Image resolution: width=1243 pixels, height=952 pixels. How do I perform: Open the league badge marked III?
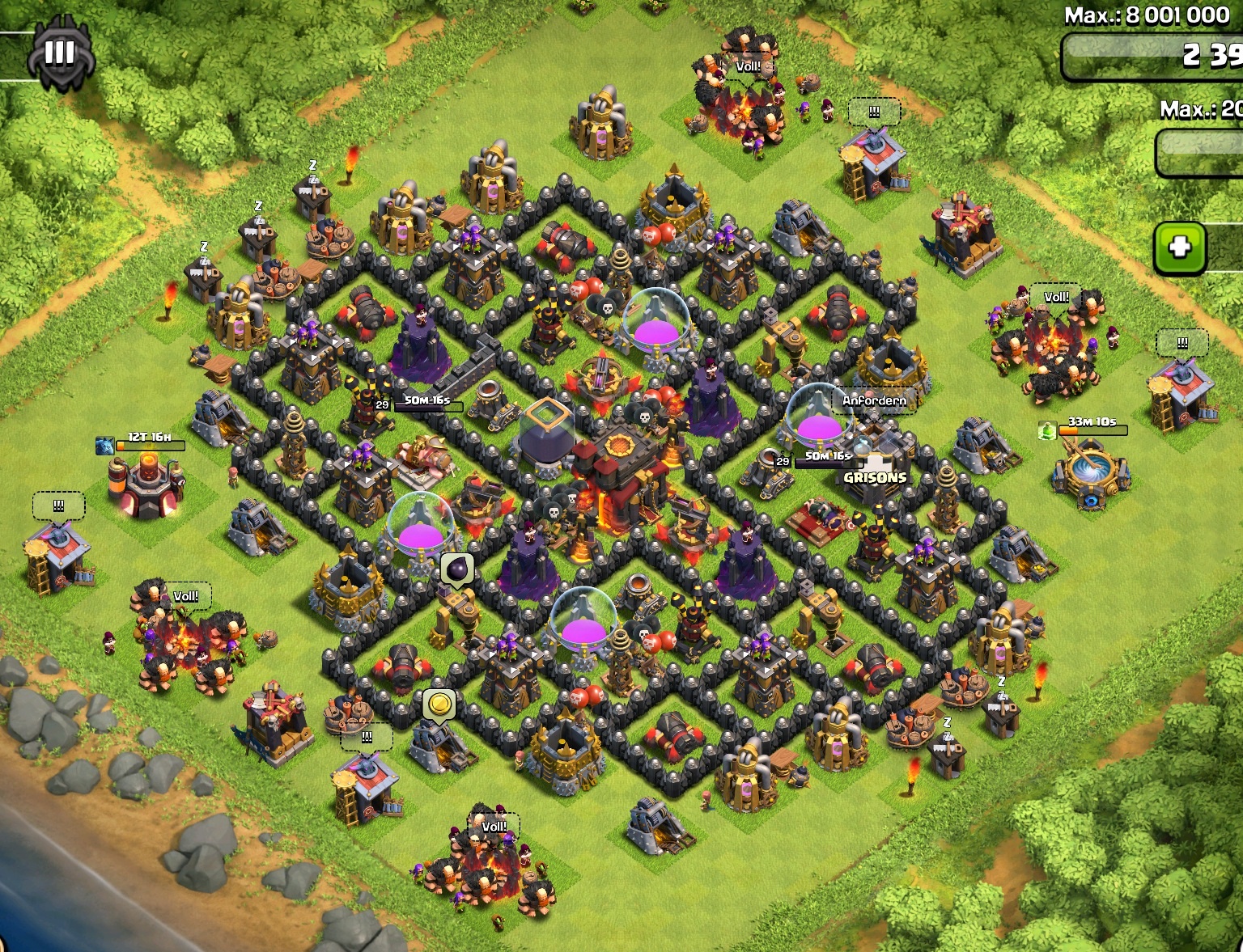[61, 55]
